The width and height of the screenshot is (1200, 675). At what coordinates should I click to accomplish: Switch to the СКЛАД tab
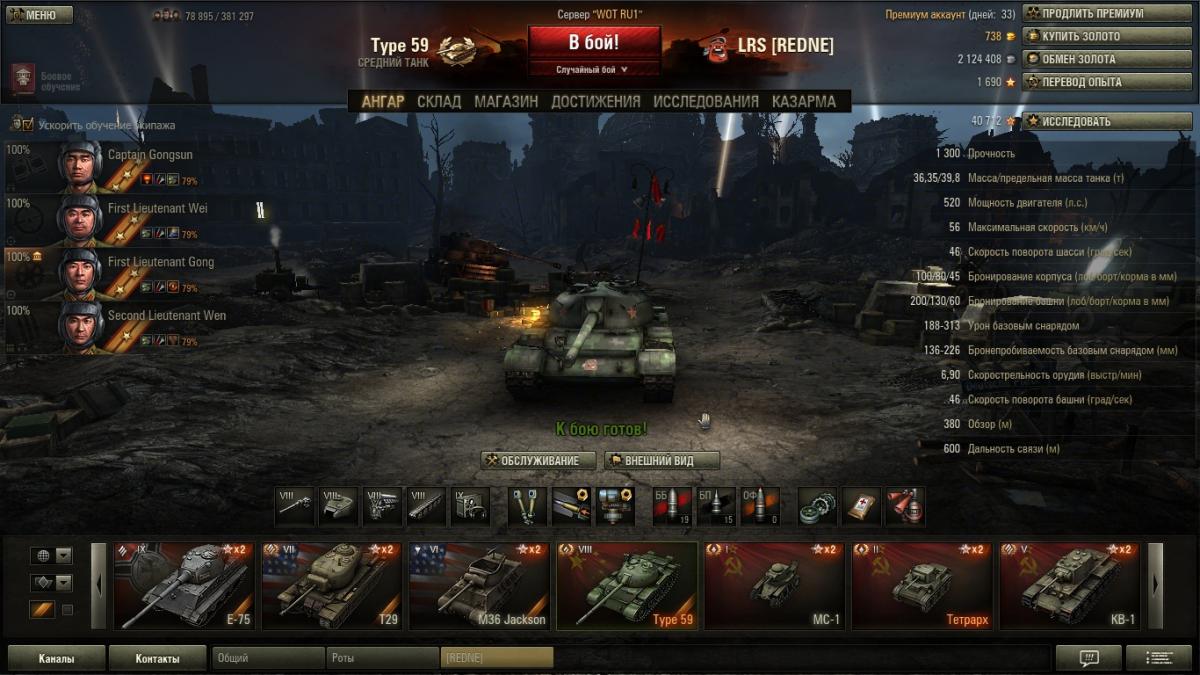[439, 101]
